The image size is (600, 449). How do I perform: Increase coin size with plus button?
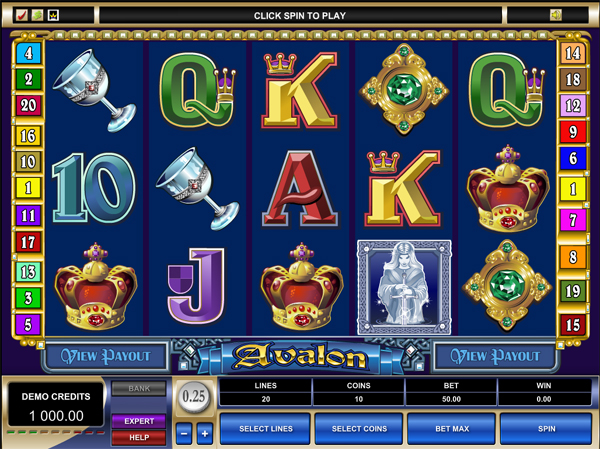coord(204,433)
